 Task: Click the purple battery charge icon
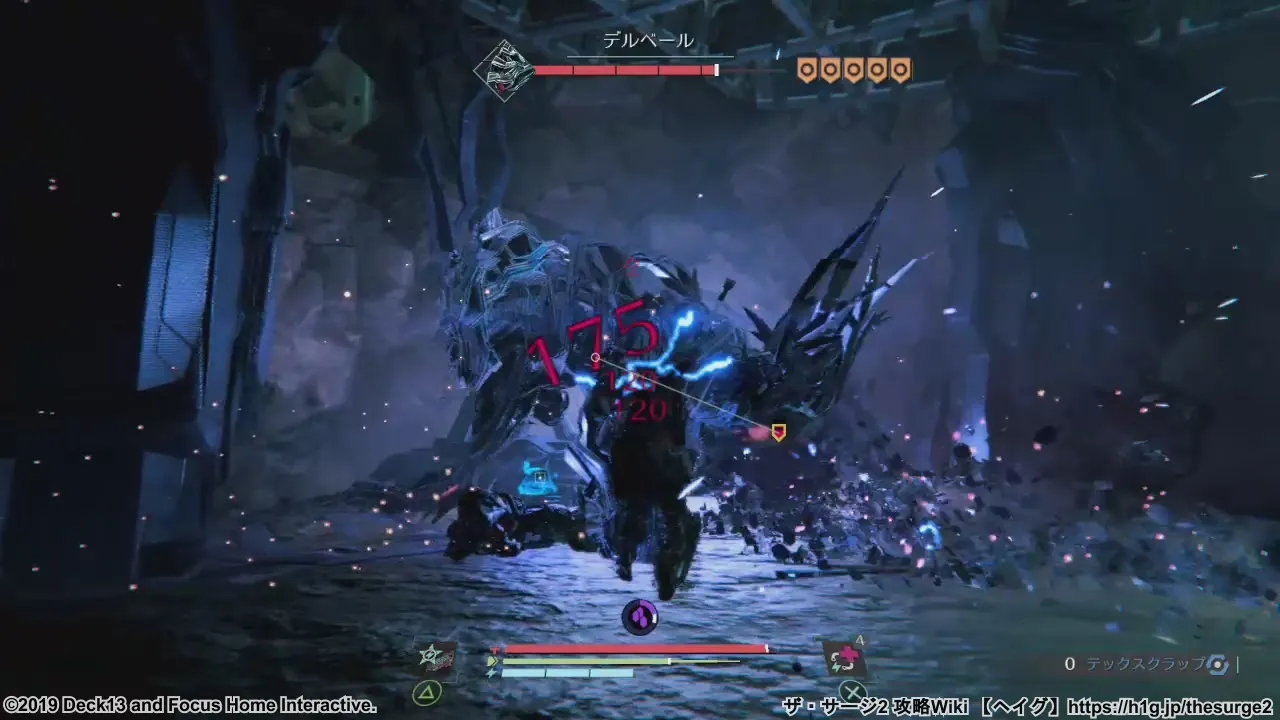click(x=639, y=617)
